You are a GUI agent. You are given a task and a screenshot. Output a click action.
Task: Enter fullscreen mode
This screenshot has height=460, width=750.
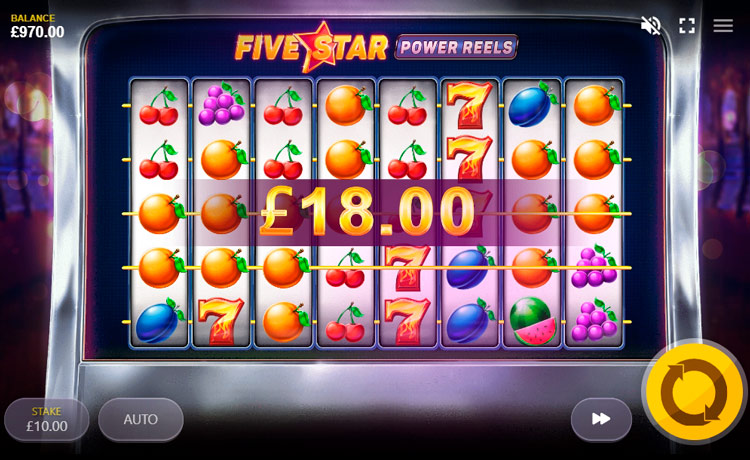coord(687,26)
